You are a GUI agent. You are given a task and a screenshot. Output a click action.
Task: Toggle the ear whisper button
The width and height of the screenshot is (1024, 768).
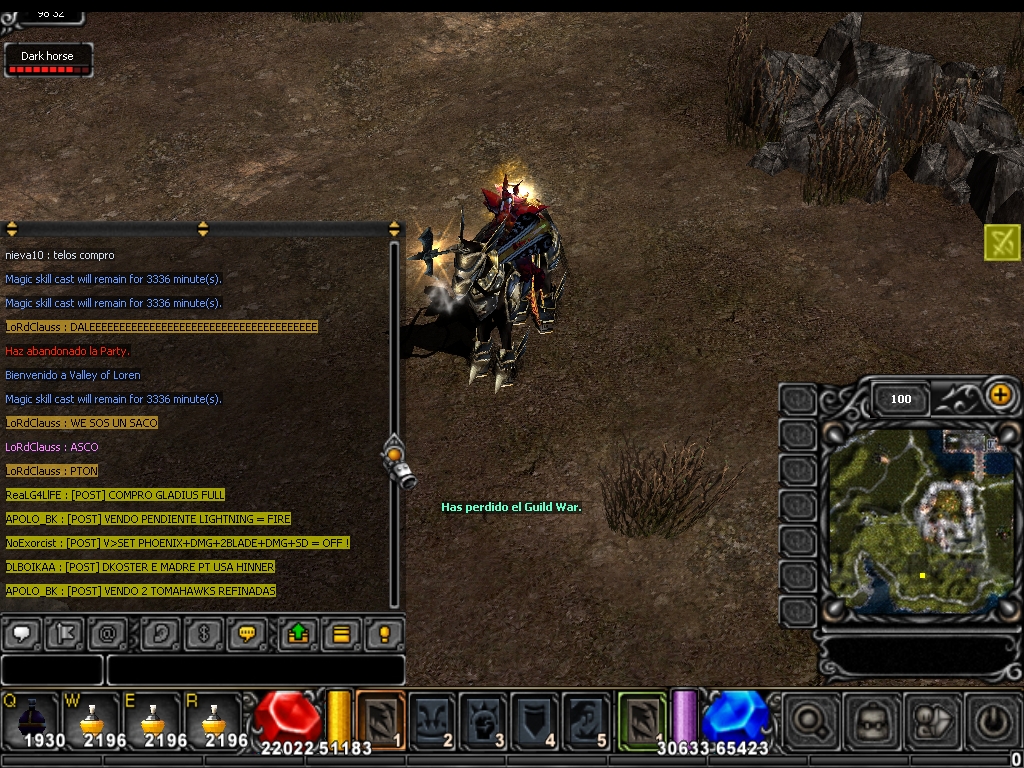tap(160, 634)
